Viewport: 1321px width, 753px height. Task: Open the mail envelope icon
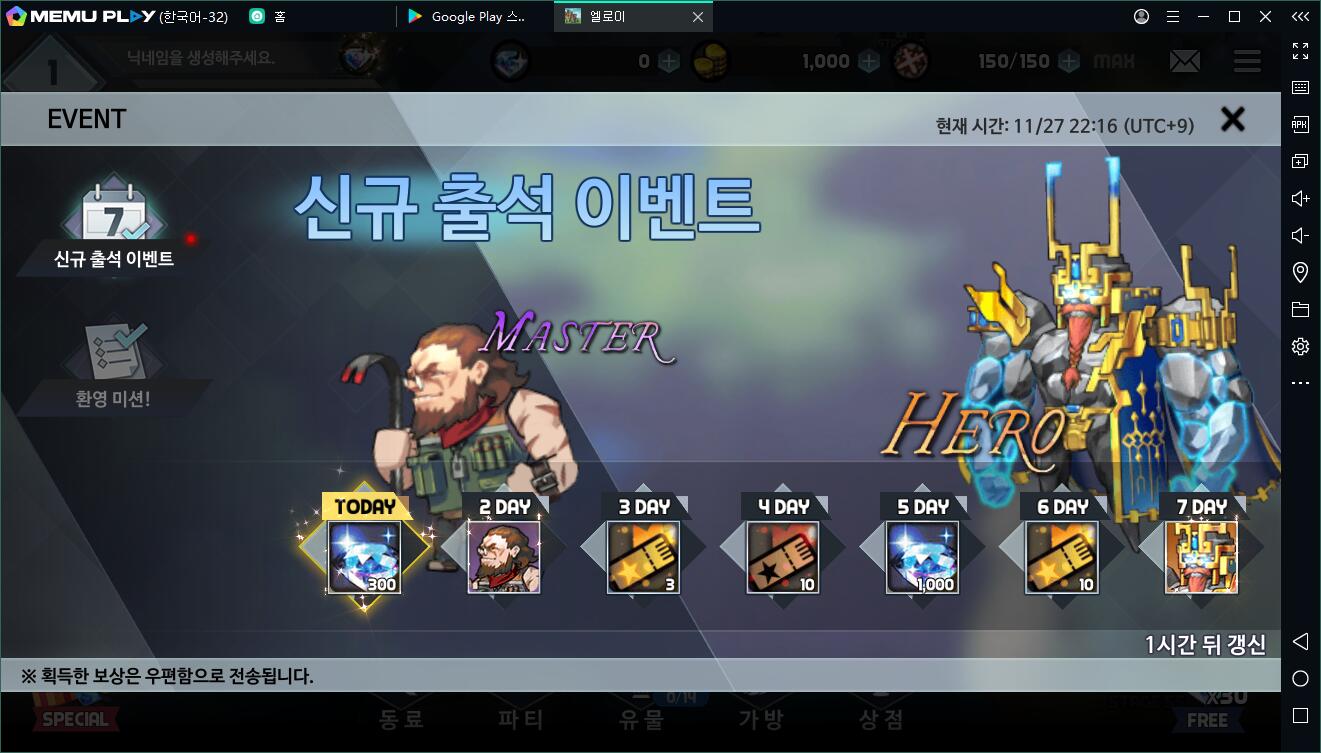click(x=1185, y=61)
